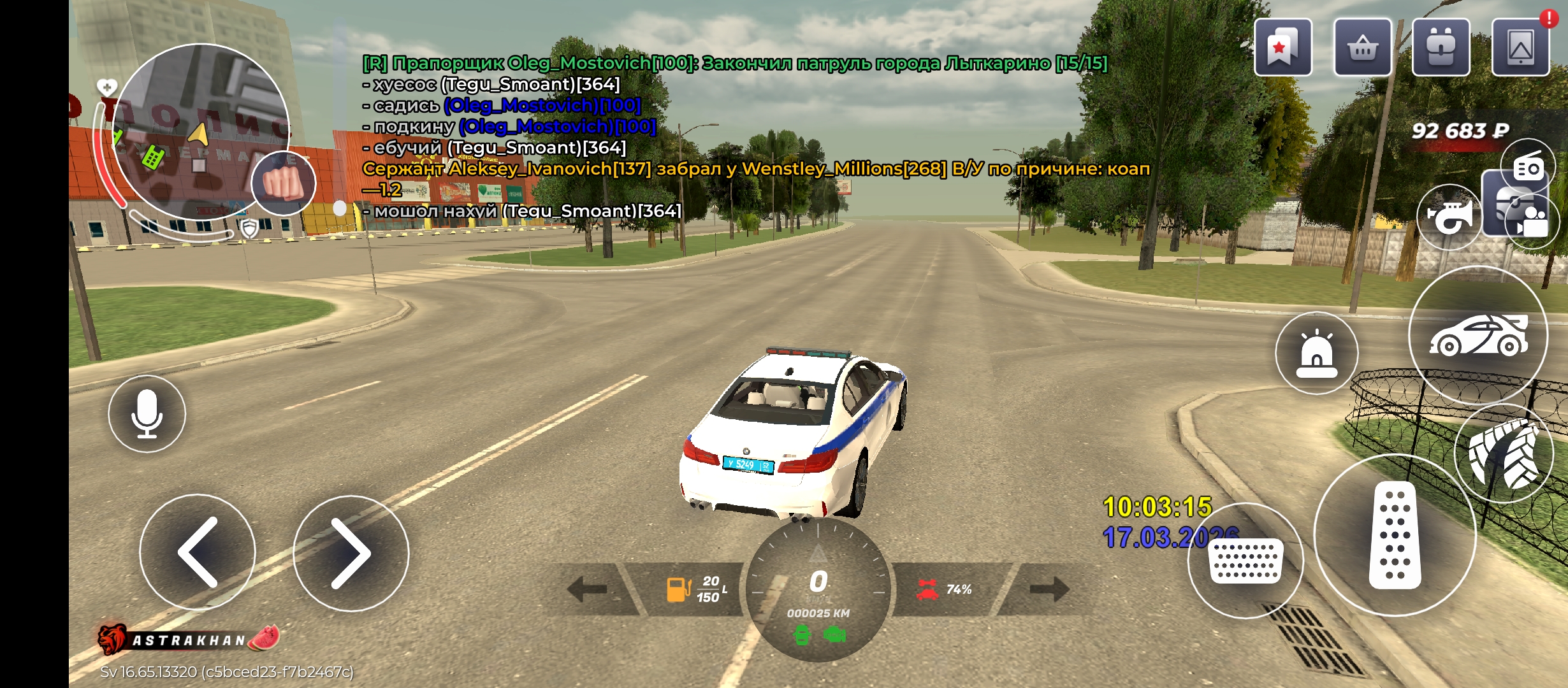Open the shopping basket store
Screen dimensions: 1568x688
1362,48
